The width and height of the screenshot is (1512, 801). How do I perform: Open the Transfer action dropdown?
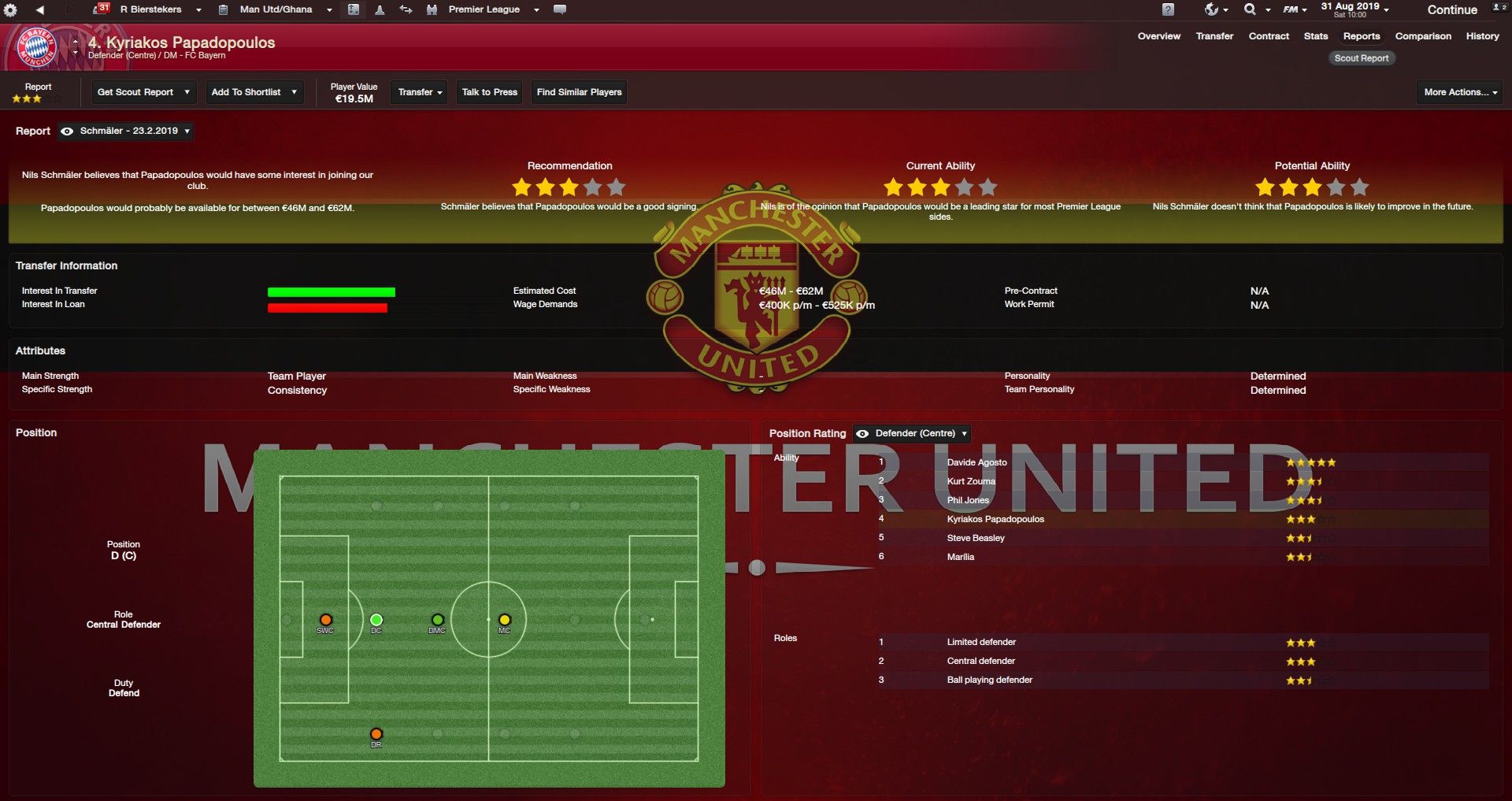[420, 92]
